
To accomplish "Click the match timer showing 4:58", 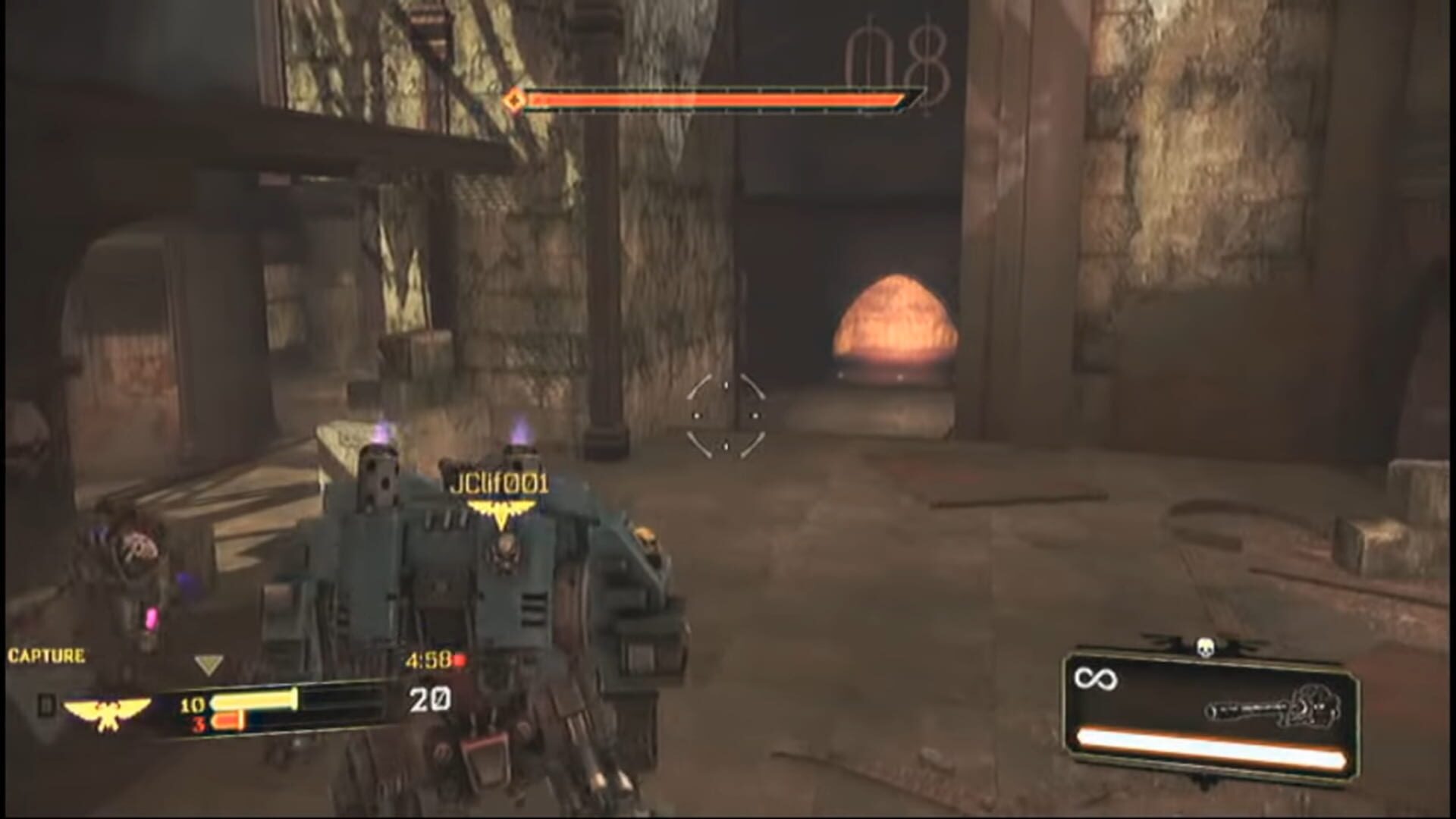I will click(x=430, y=660).
